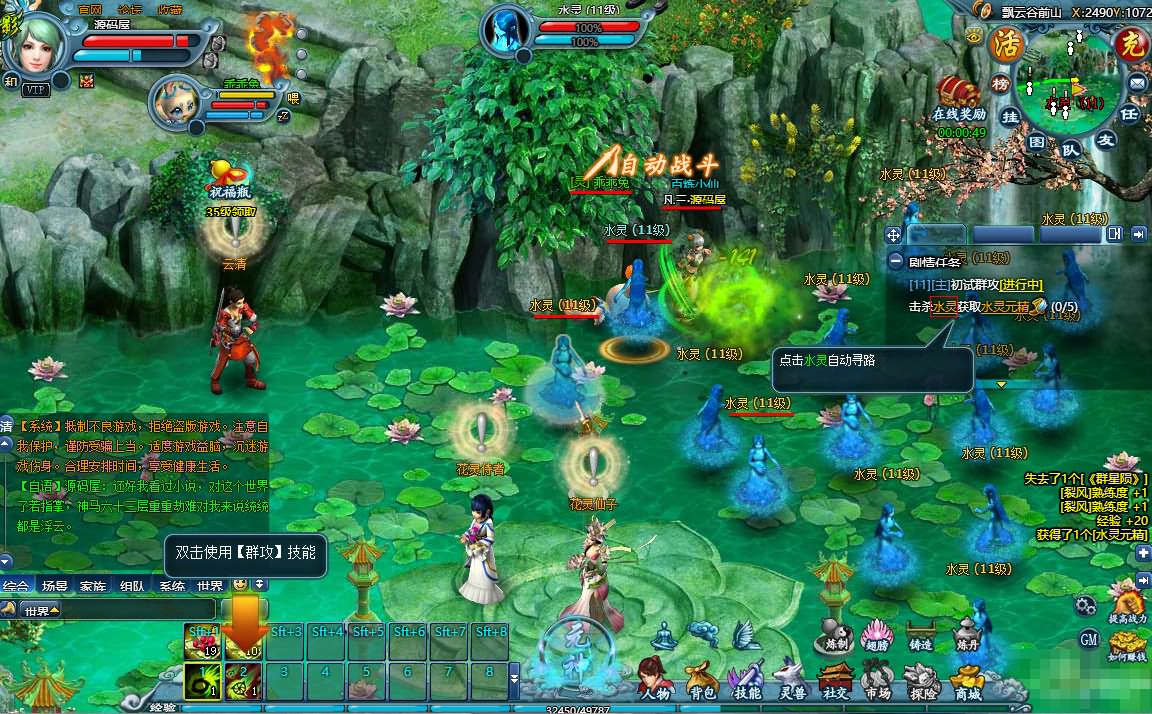Open the 铸造 forging icon
This screenshot has width=1152, height=714.
(x=920, y=633)
